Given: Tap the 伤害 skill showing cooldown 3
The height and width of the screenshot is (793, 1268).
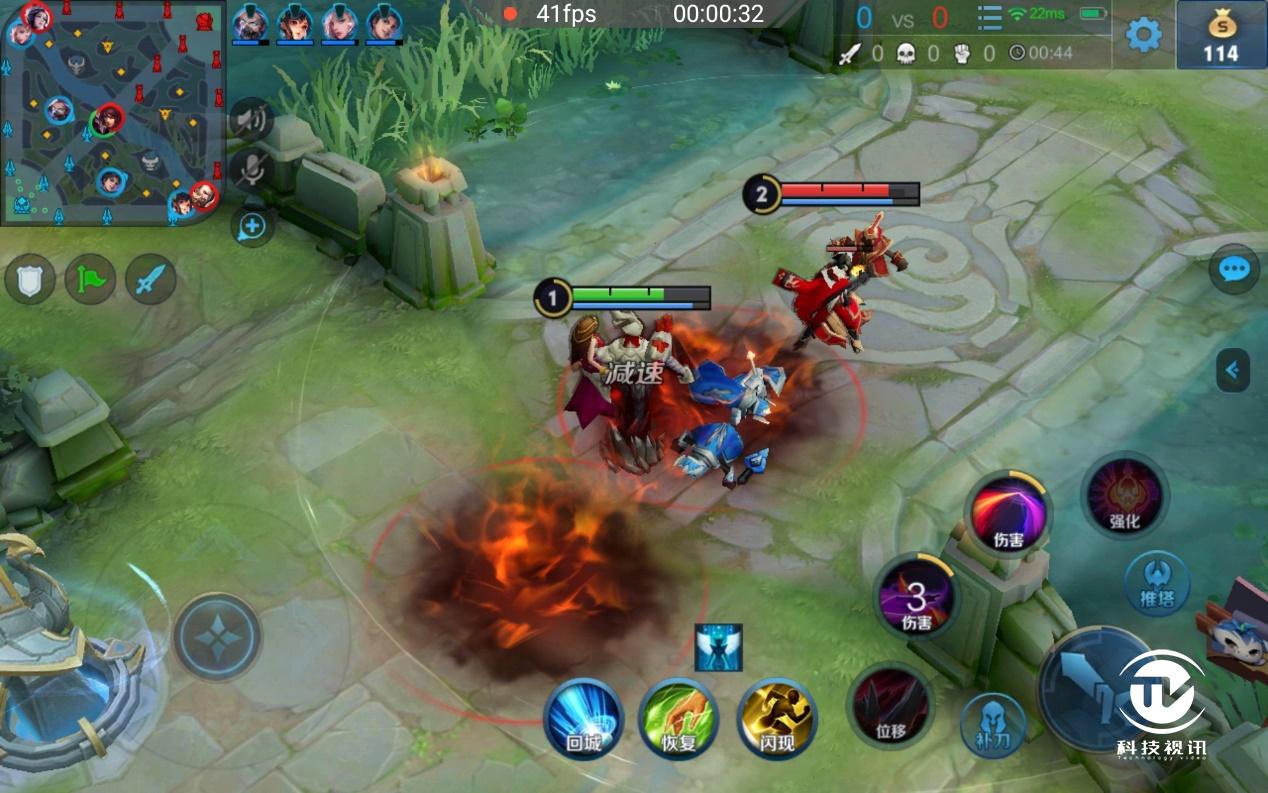Looking at the screenshot, I should (916, 599).
